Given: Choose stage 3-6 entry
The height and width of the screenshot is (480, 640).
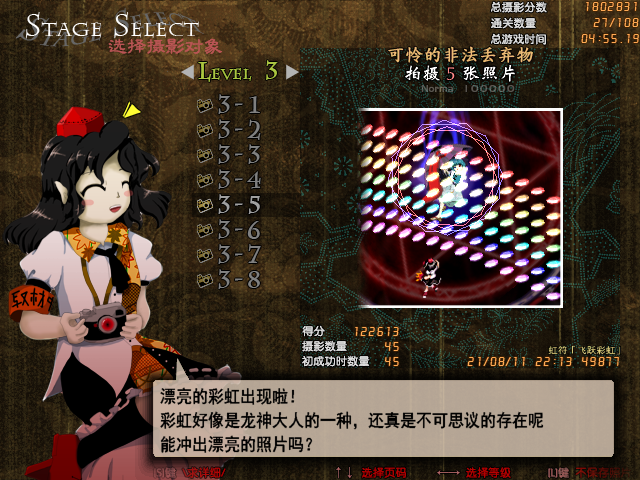Looking at the screenshot, I should click(x=230, y=230).
